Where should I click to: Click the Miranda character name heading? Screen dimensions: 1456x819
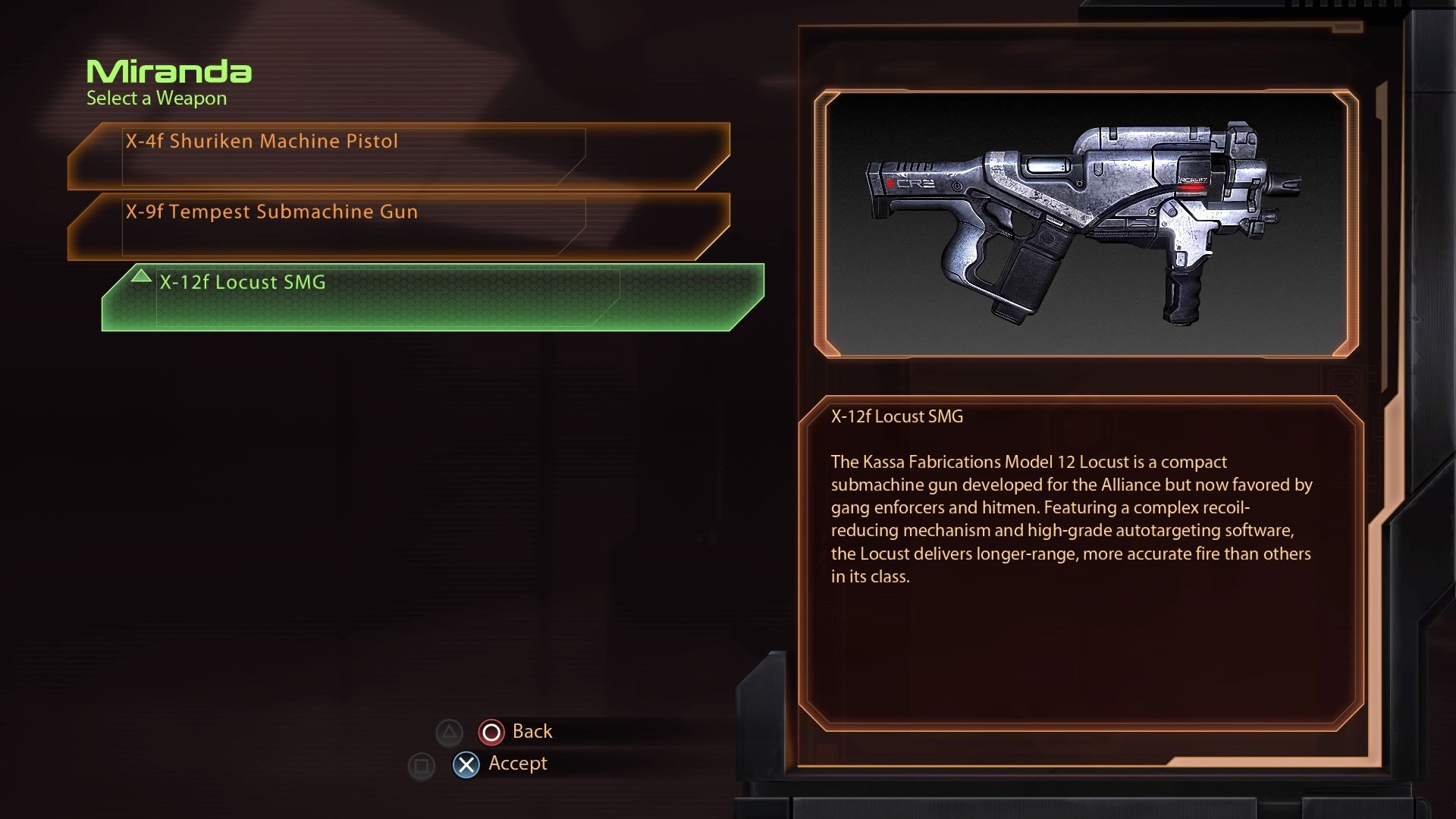[x=168, y=72]
